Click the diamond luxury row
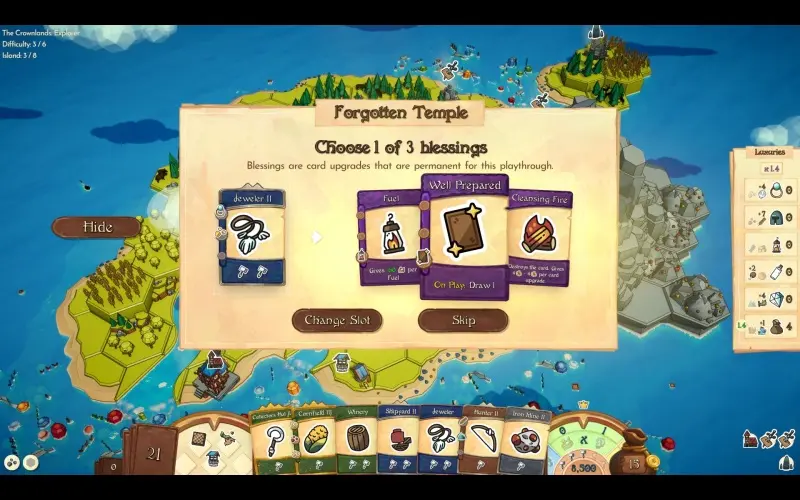 click(769, 299)
